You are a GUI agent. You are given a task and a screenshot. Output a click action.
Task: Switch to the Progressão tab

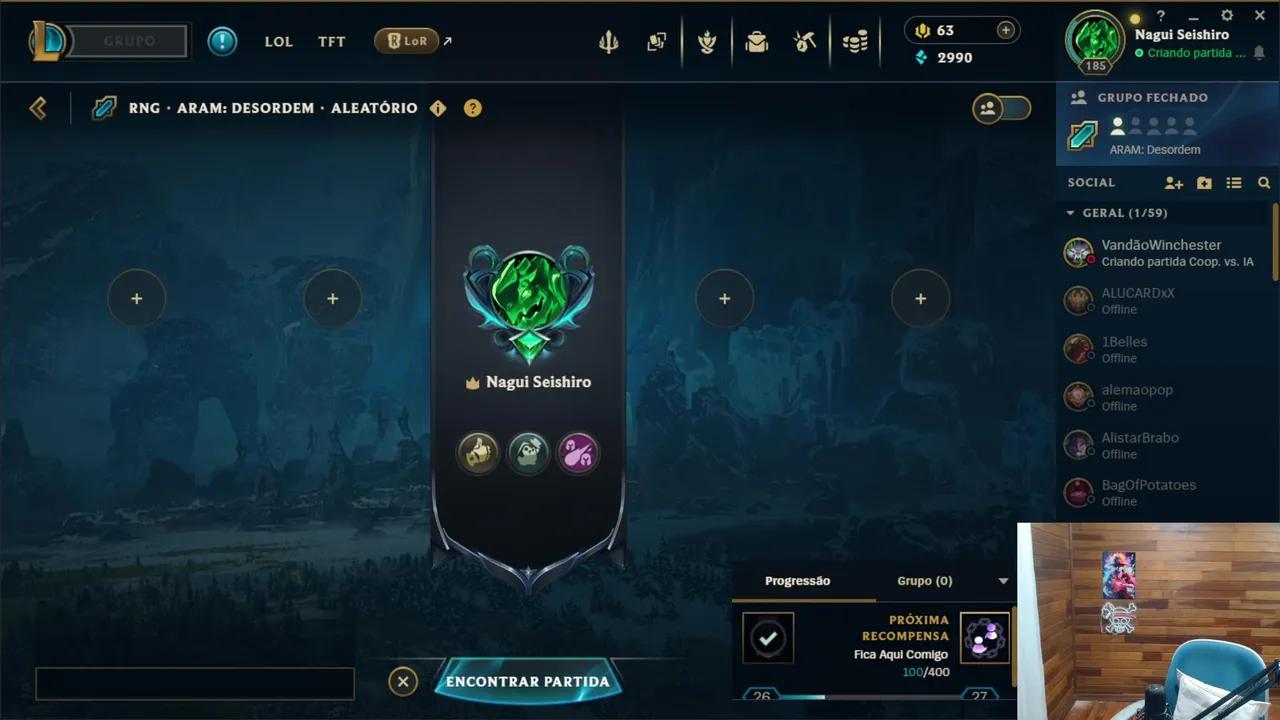[797, 580]
